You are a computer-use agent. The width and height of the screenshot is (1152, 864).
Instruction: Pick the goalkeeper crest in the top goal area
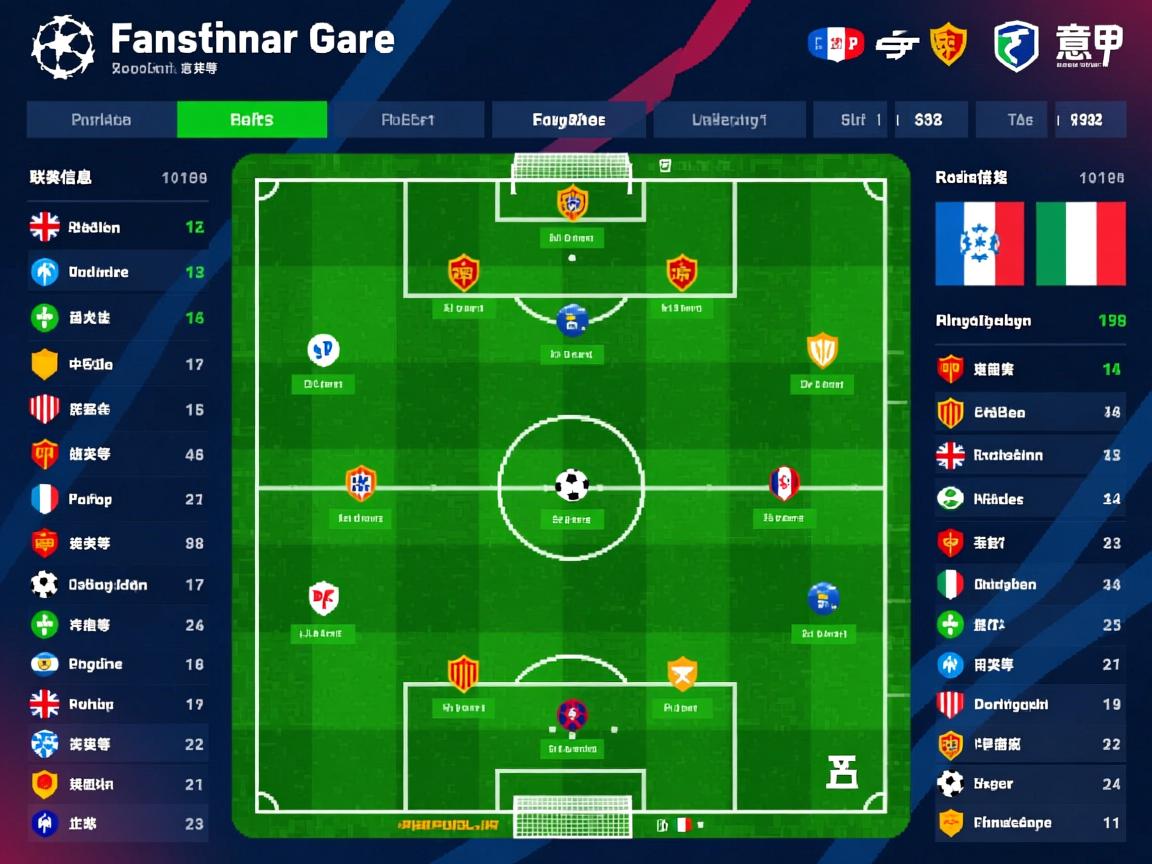pos(571,203)
